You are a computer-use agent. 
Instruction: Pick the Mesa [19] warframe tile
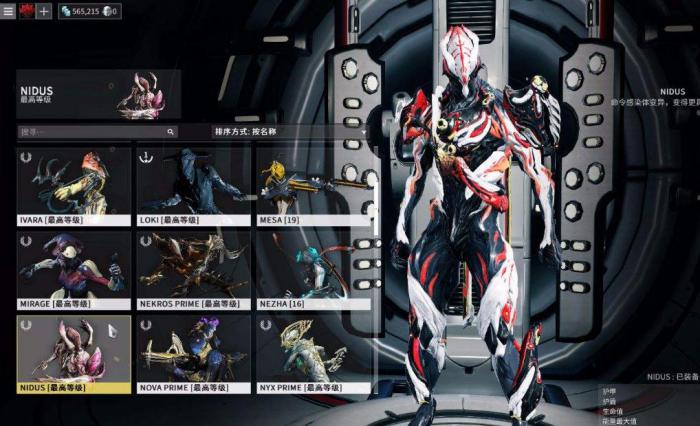click(313, 185)
